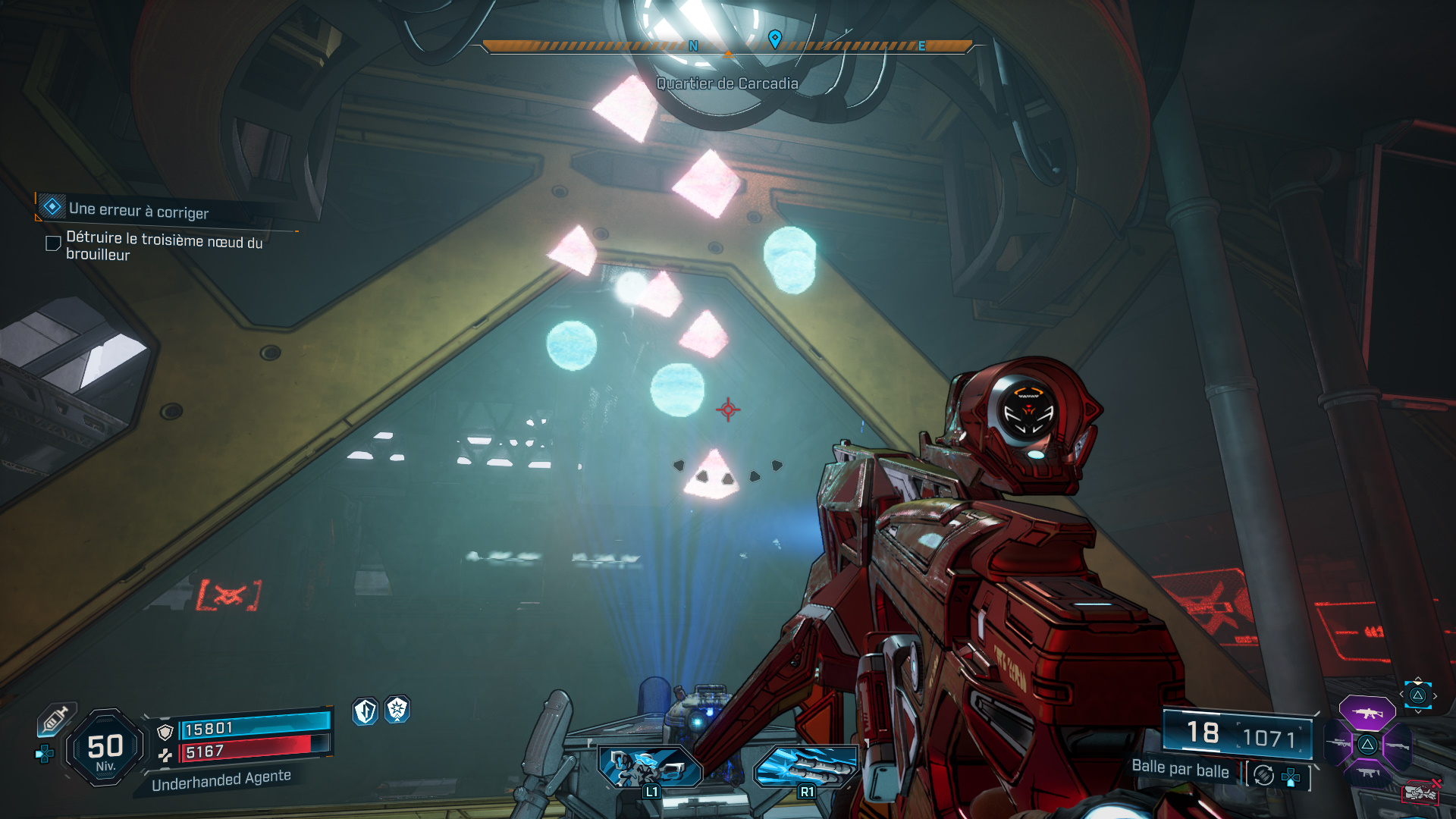Screen dimensions: 1456x819
Task: Click the crossed-out grenade icon
Action: [x=1422, y=792]
